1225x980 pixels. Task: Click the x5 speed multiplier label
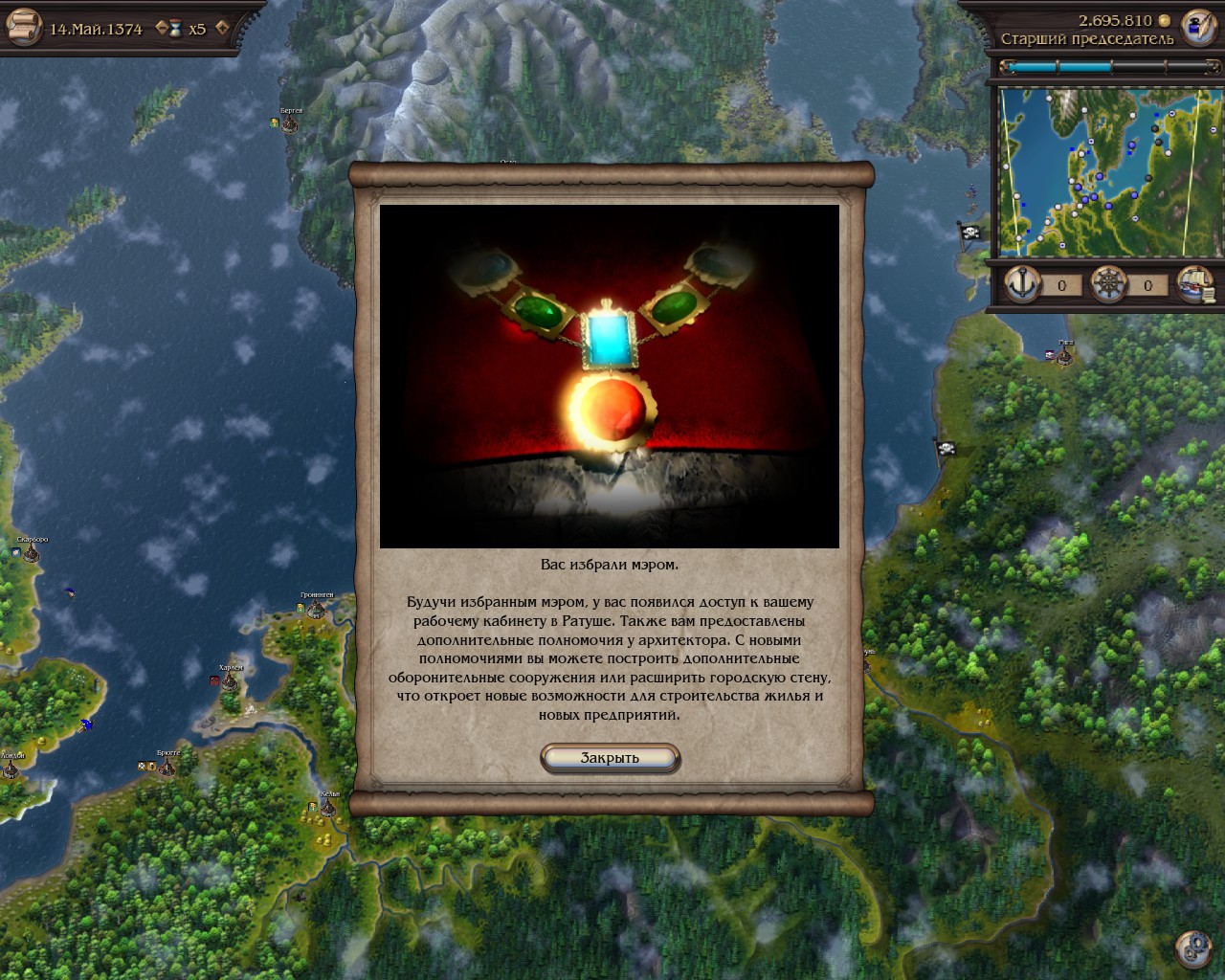(196, 28)
